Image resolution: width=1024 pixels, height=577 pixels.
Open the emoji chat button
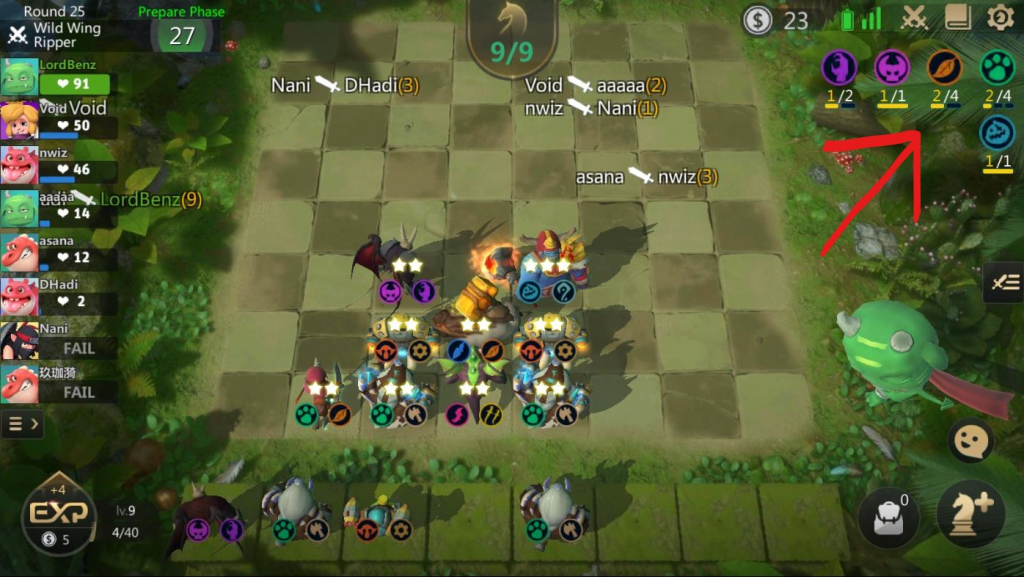coord(970,443)
